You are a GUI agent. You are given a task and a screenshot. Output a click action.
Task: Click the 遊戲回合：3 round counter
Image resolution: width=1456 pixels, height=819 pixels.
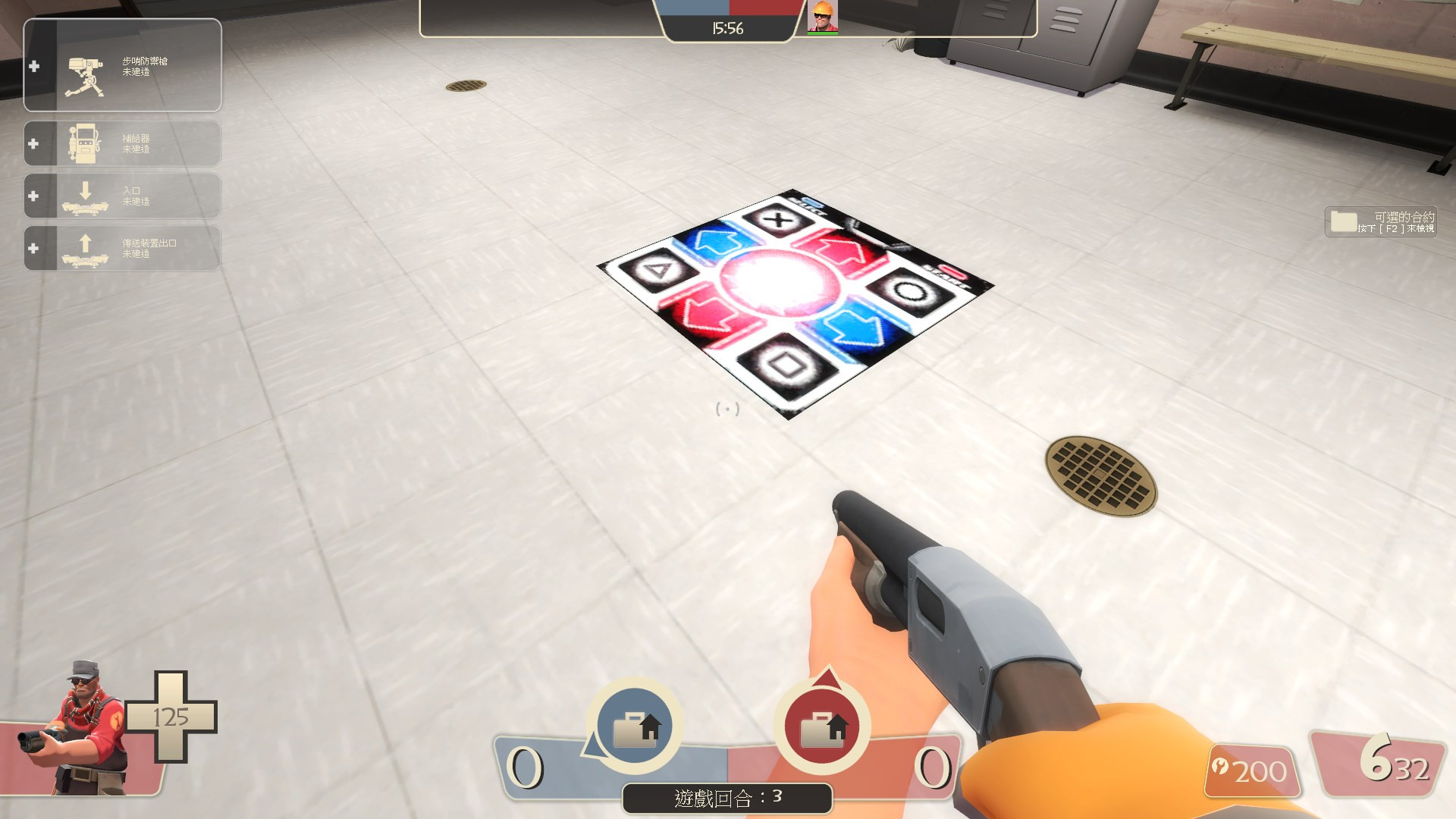point(726,799)
